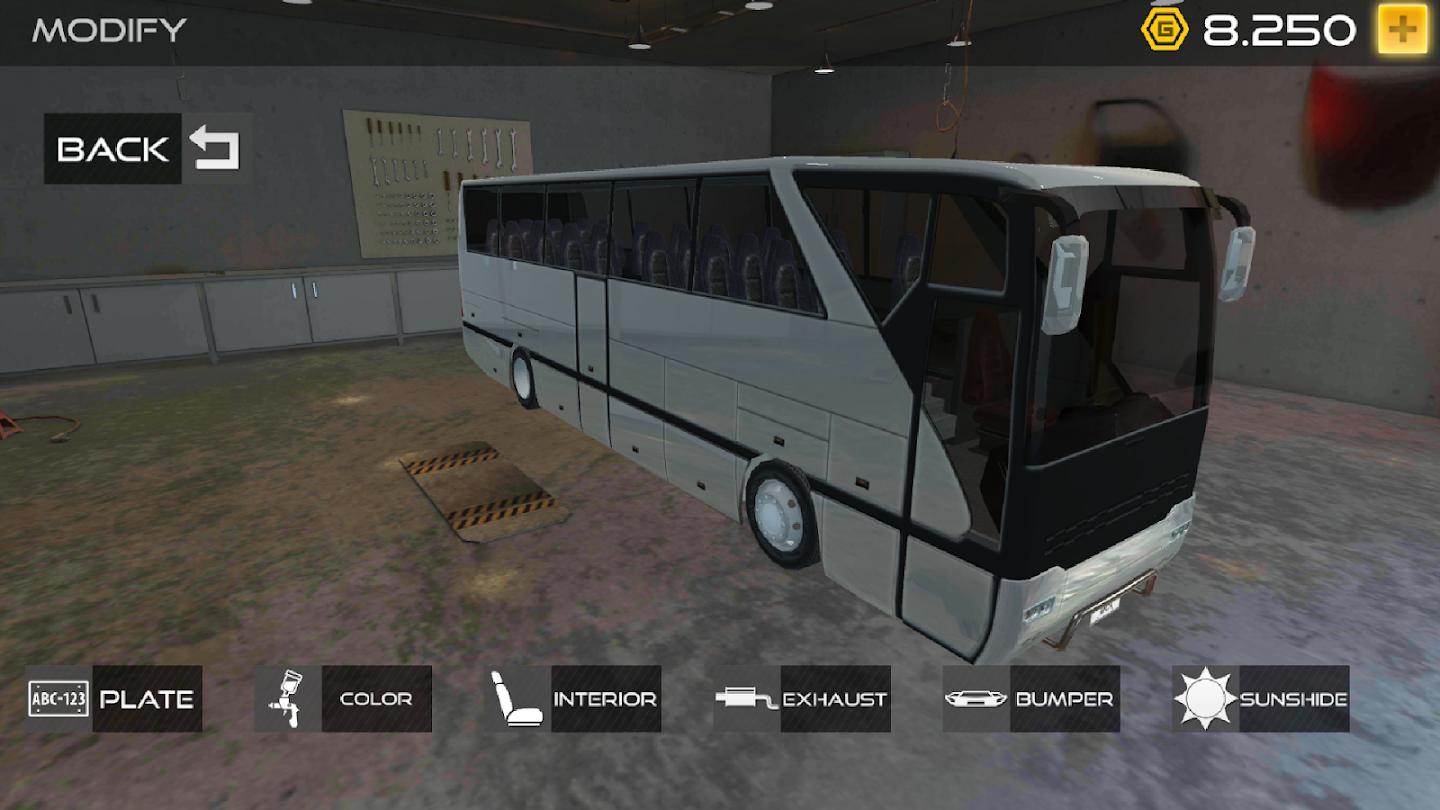Select the SUNSHIDE category label
The image size is (1440, 810).
pos(1296,699)
